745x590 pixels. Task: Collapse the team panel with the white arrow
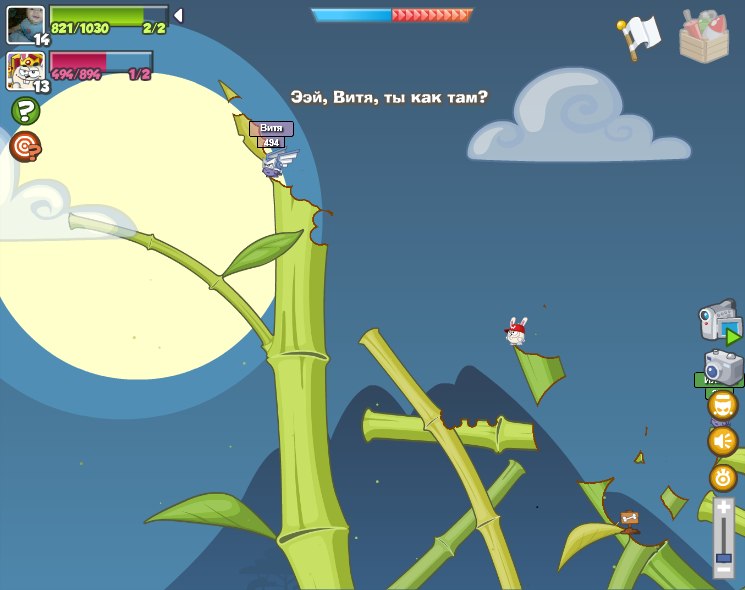coord(178,16)
